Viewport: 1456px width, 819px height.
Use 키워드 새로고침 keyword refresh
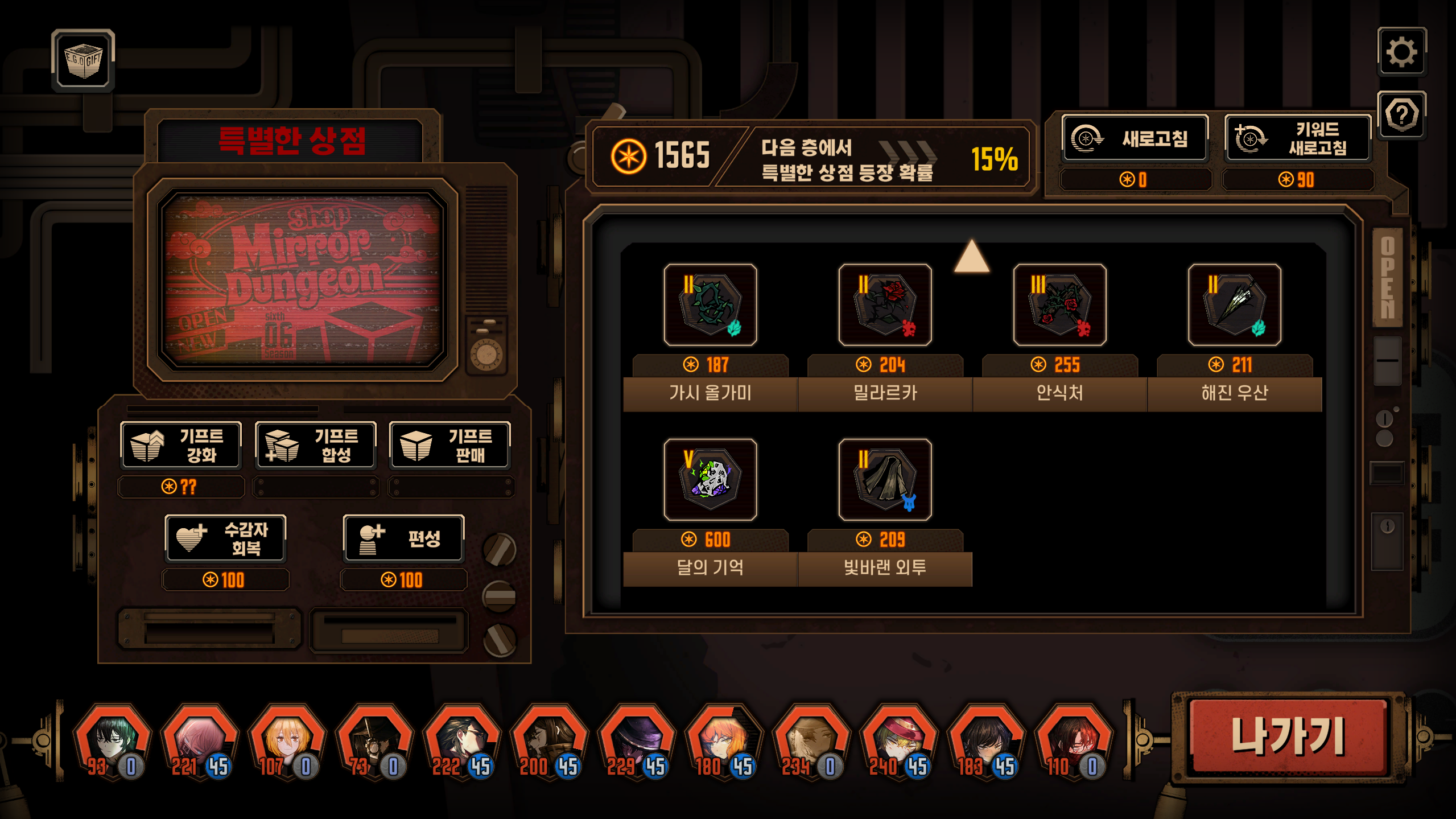click(x=1298, y=138)
